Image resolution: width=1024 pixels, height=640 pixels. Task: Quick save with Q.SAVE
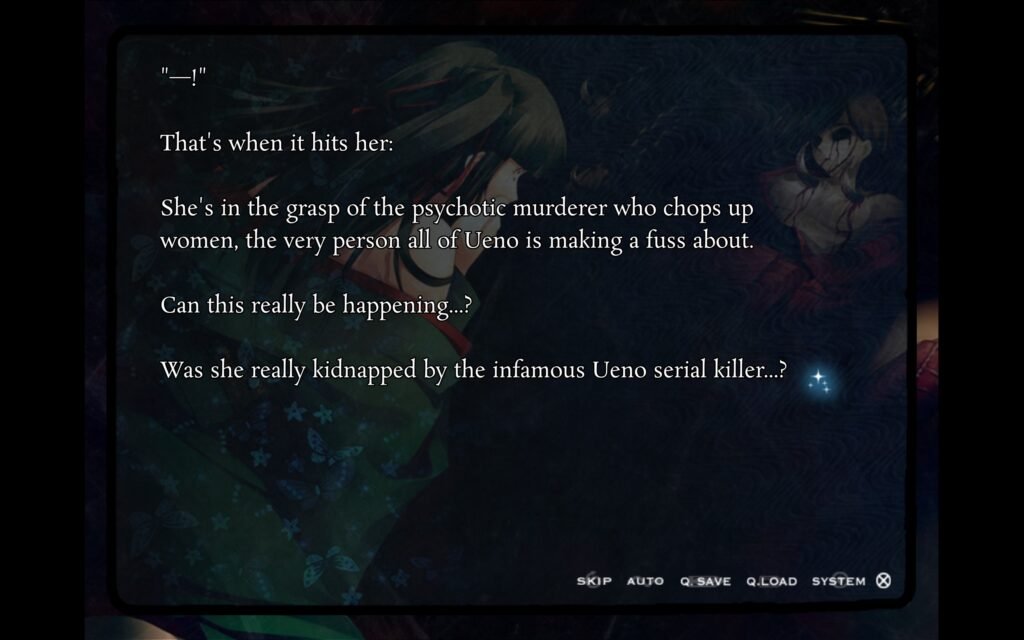(706, 581)
